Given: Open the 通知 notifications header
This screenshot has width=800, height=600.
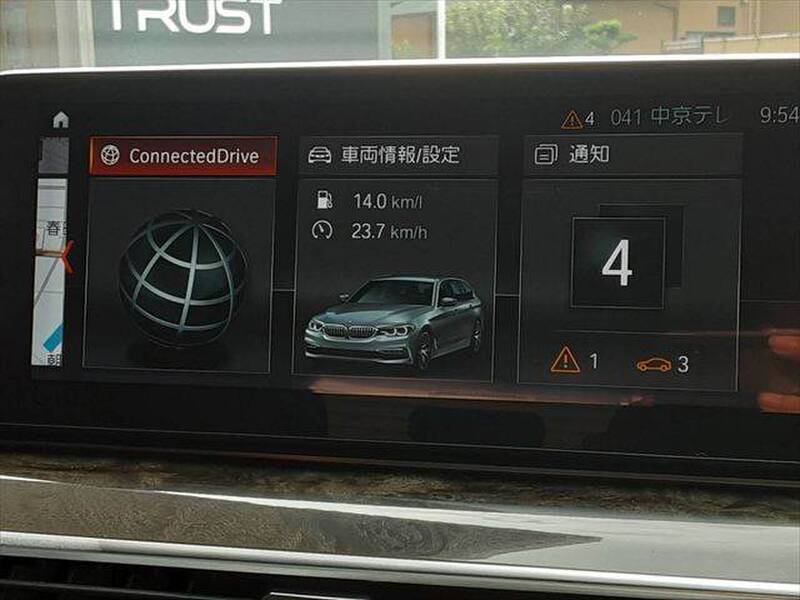Looking at the screenshot, I should click(632, 155).
